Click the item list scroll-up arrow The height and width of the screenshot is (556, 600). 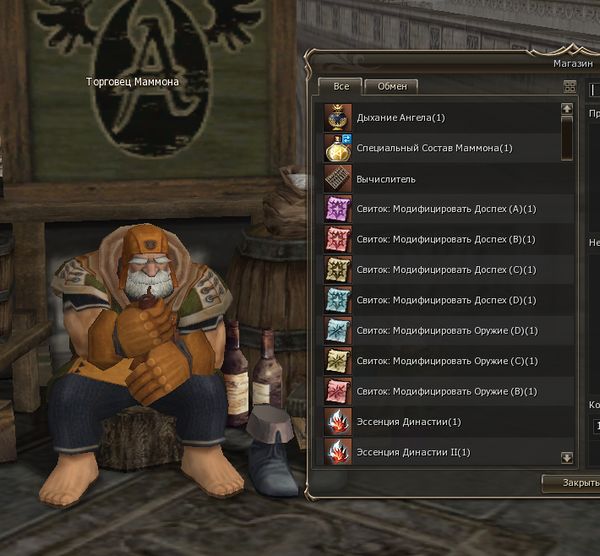tap(567, 108)
